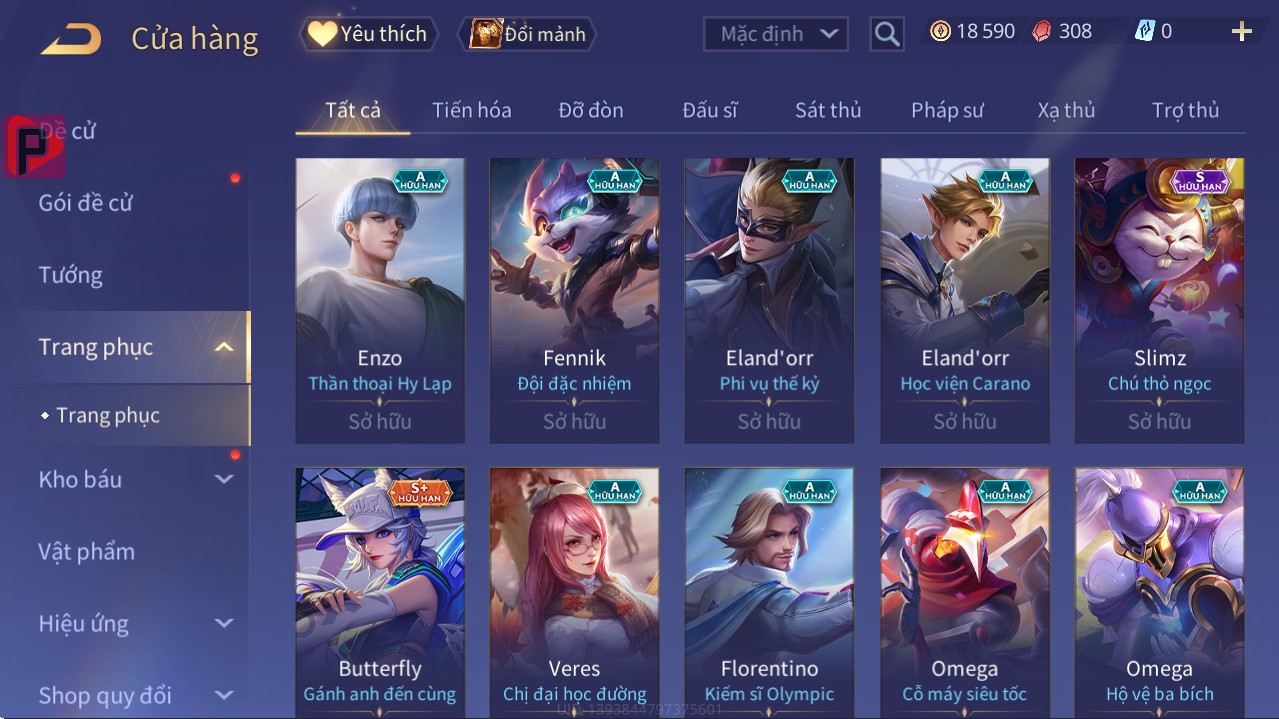Viewport: 1279px width, 719px height.
Task: Open the Yêu thích favorites list
Action: (x=367, y=34)
